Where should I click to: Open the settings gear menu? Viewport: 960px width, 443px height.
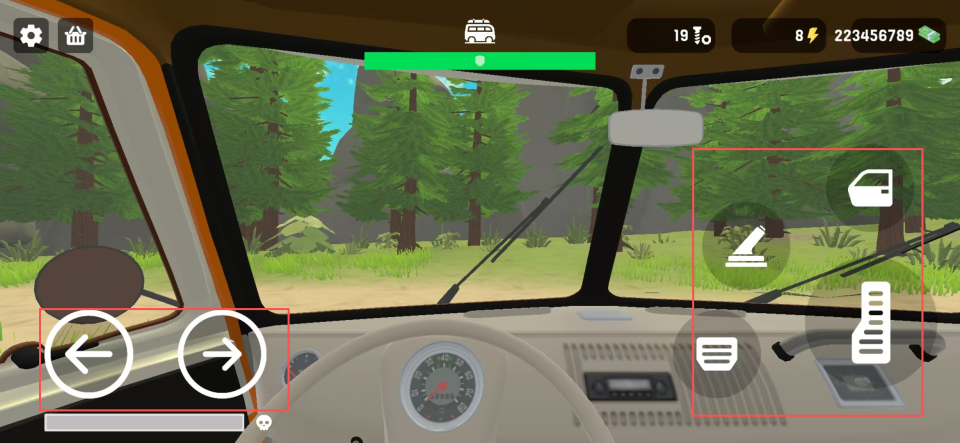point(31,36)
